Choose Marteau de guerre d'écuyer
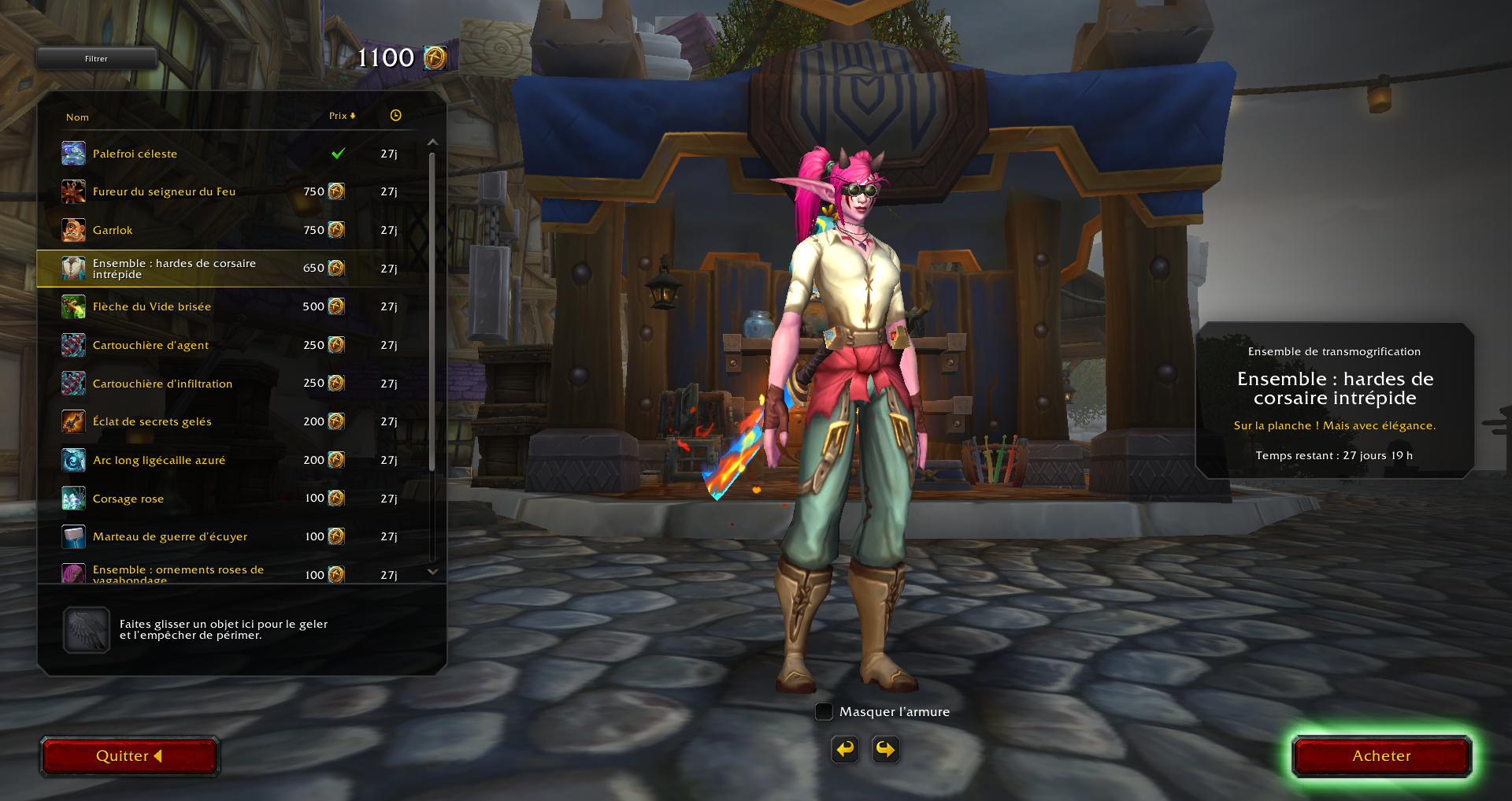This screenshot has width=1512, height=801. [170, 536]
